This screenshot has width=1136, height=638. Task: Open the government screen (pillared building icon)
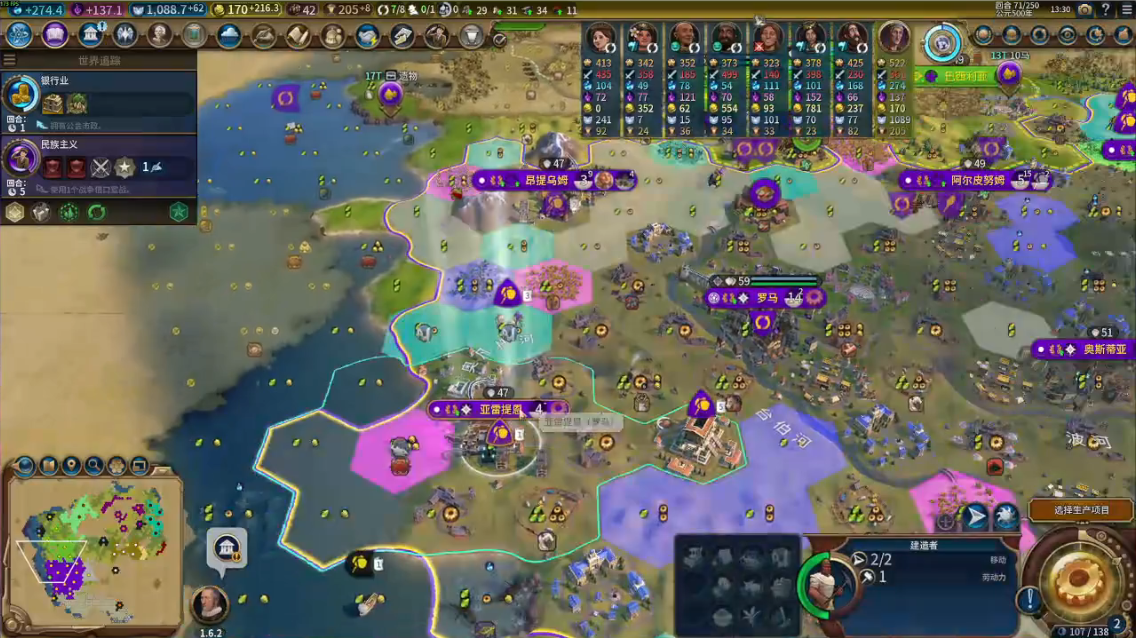(91, 35)
